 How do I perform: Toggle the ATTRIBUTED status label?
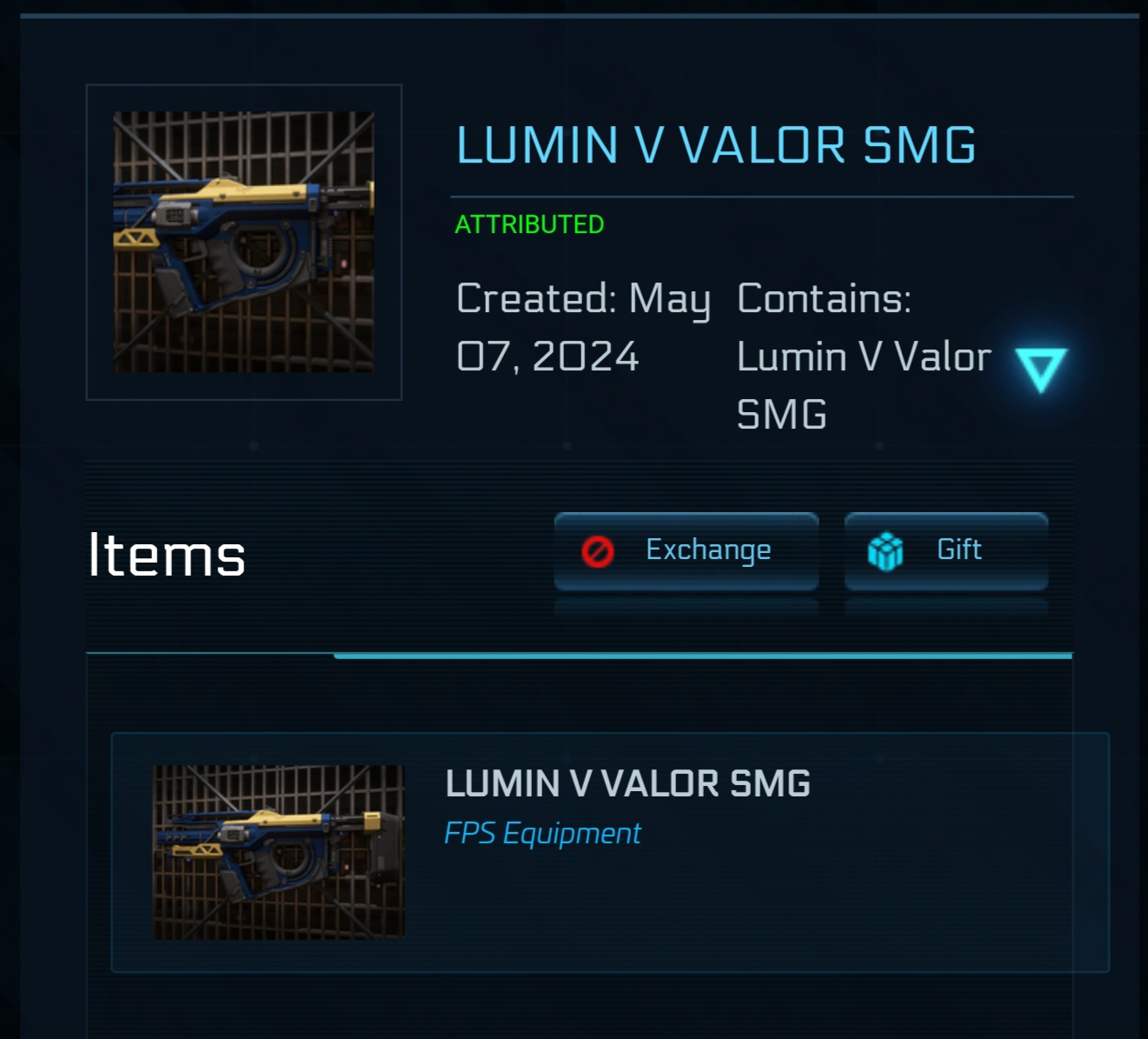pyautogui.click(x=529, y=224)
